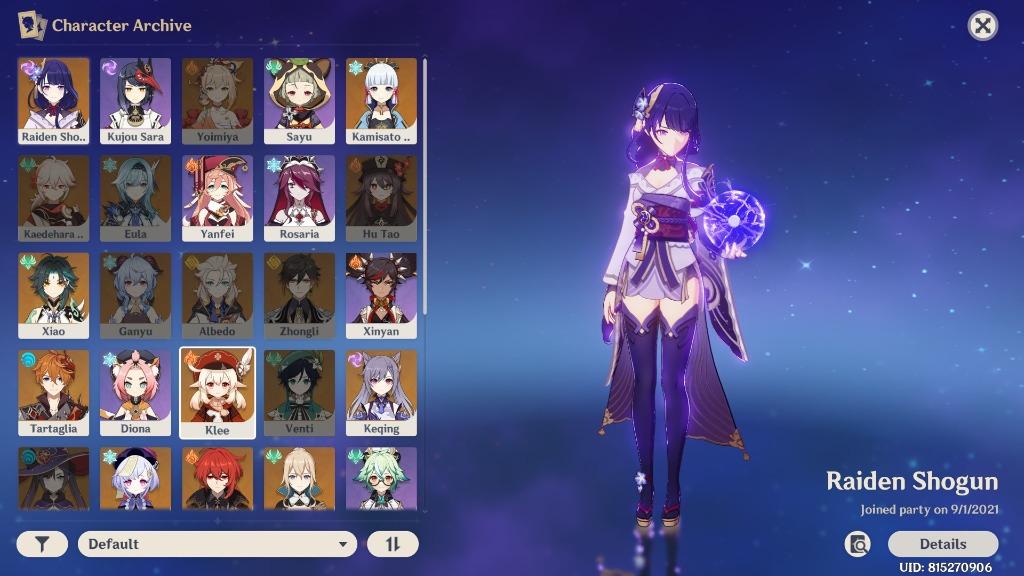1024x576 pixels.
Task: Open the character filter funnel button
Action: click(x=42, y=544)
